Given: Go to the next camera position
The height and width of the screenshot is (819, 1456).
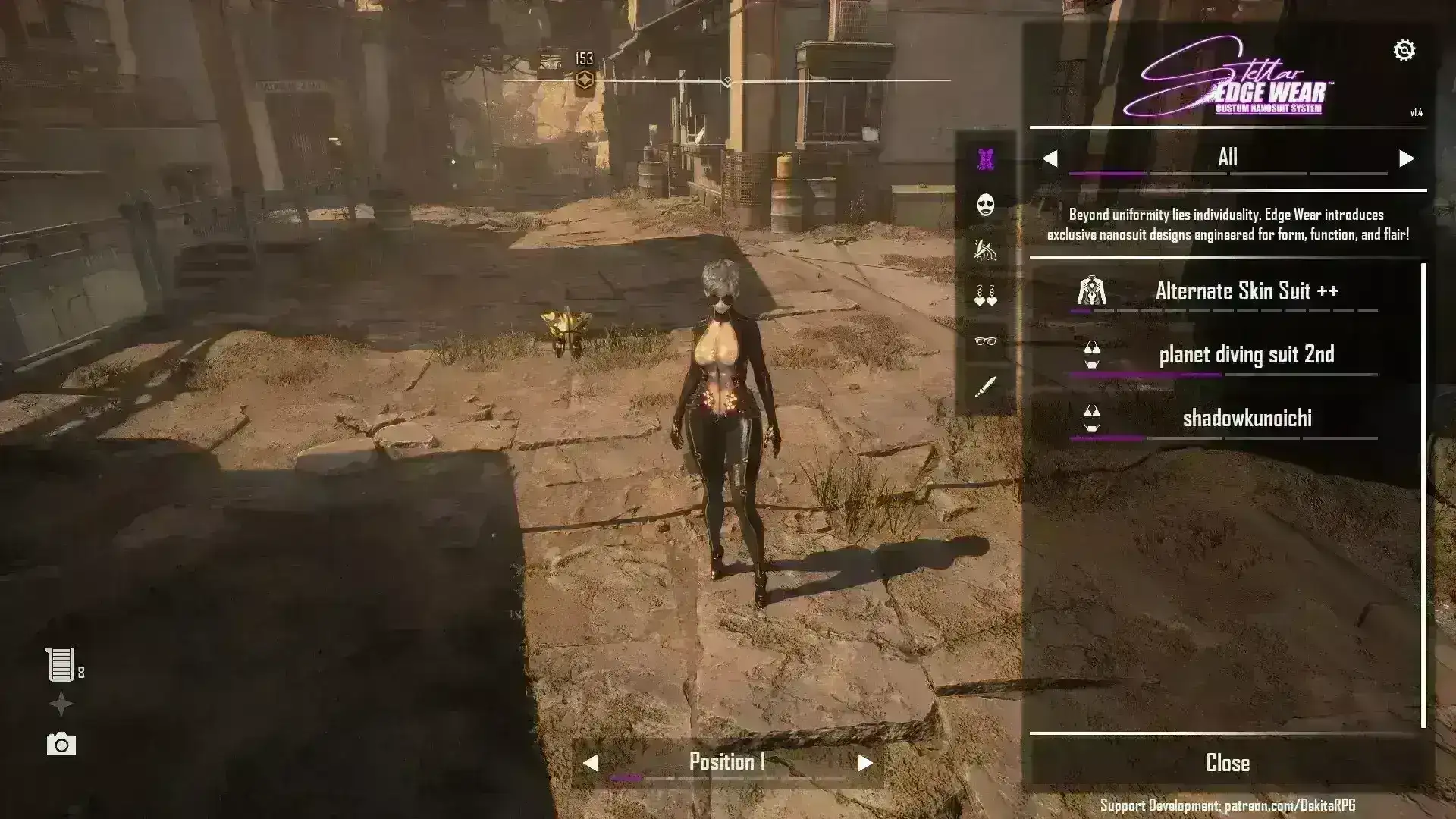Looking at the screenshot, I should [x=864, y=763].
